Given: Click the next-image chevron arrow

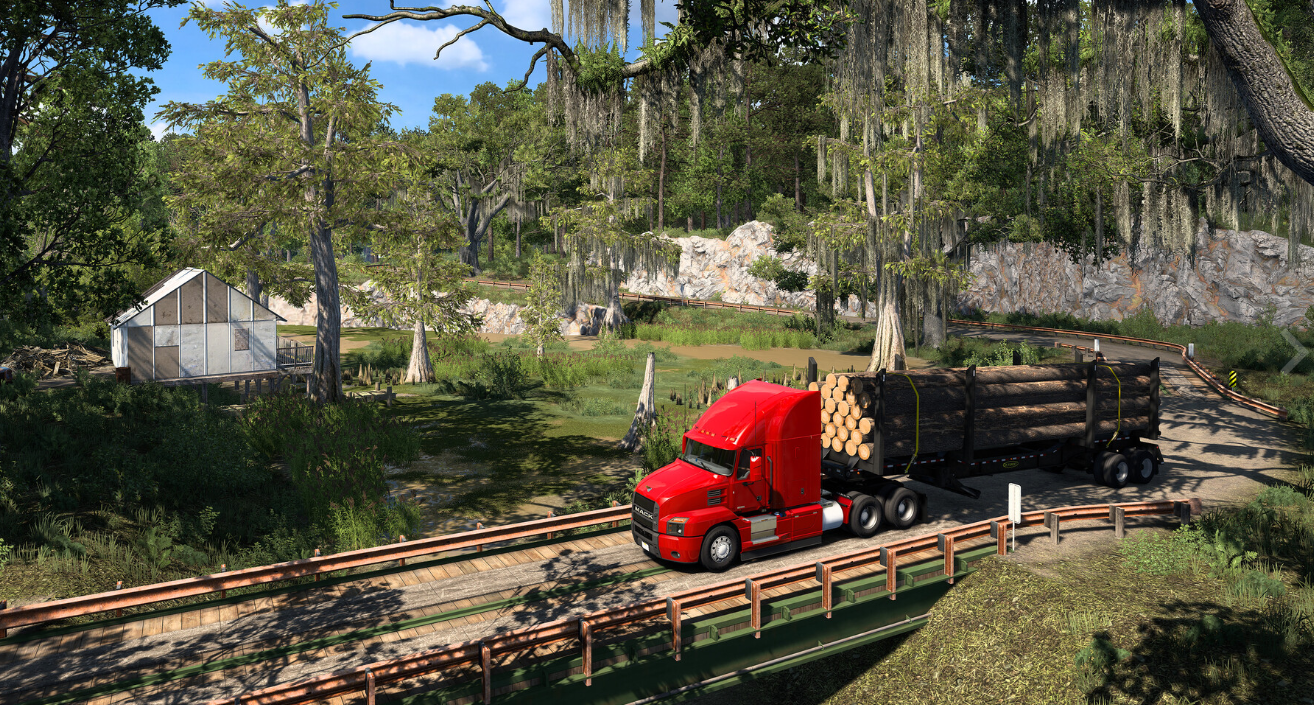Looking at the screenshot, I should (x=1294, y=351).
